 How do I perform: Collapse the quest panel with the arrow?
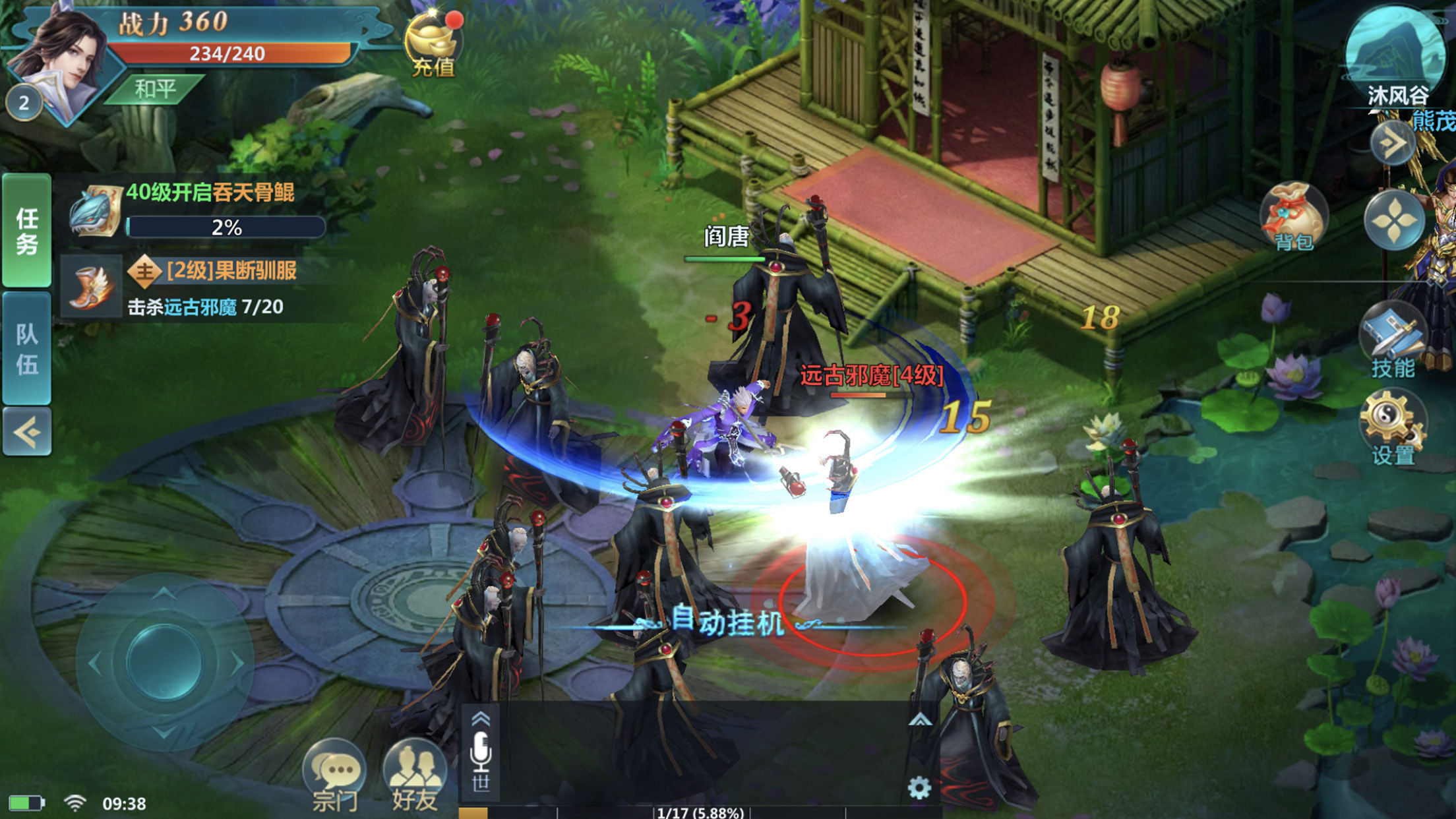pyautogui.click(x=27, y=432)
